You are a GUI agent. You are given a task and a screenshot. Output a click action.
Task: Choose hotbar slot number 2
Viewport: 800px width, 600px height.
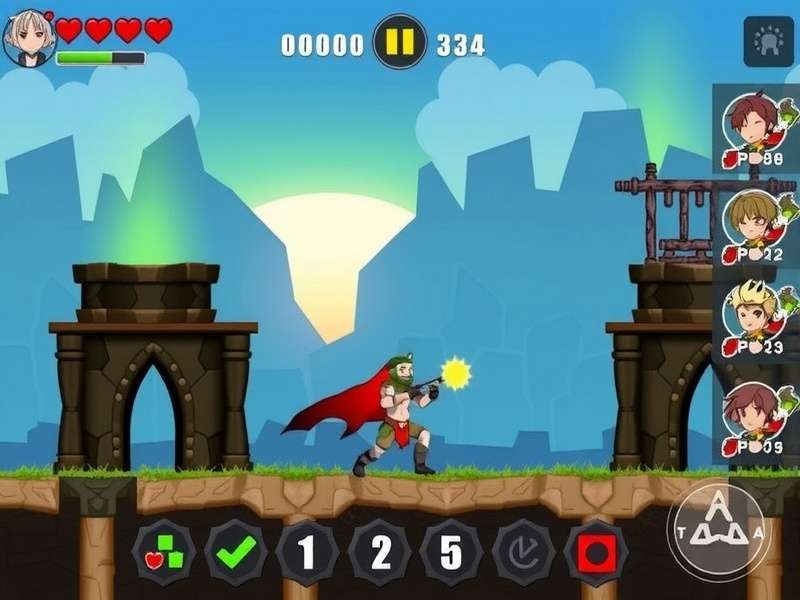click(380, 552)
